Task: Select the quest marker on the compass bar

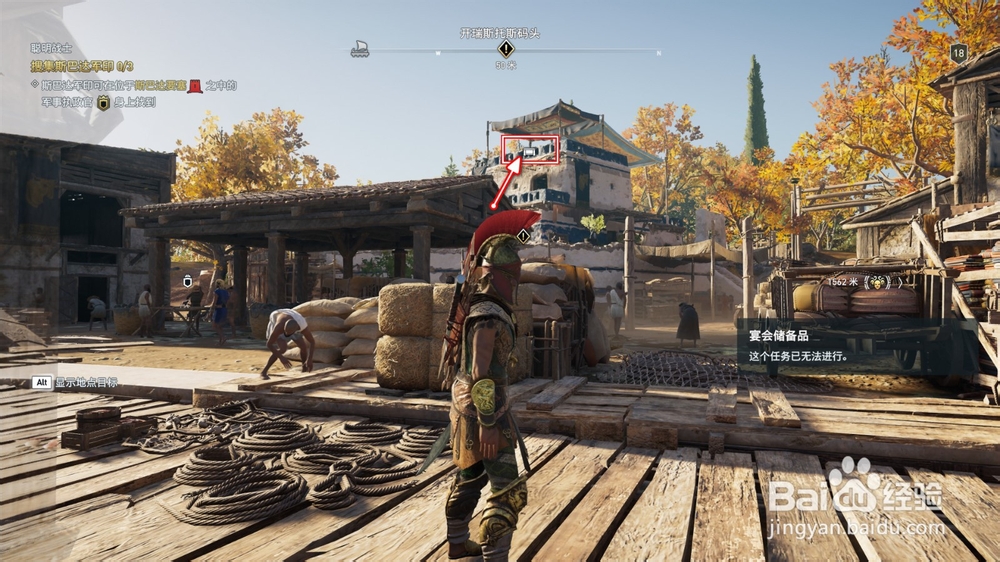Action: [506, 49]
